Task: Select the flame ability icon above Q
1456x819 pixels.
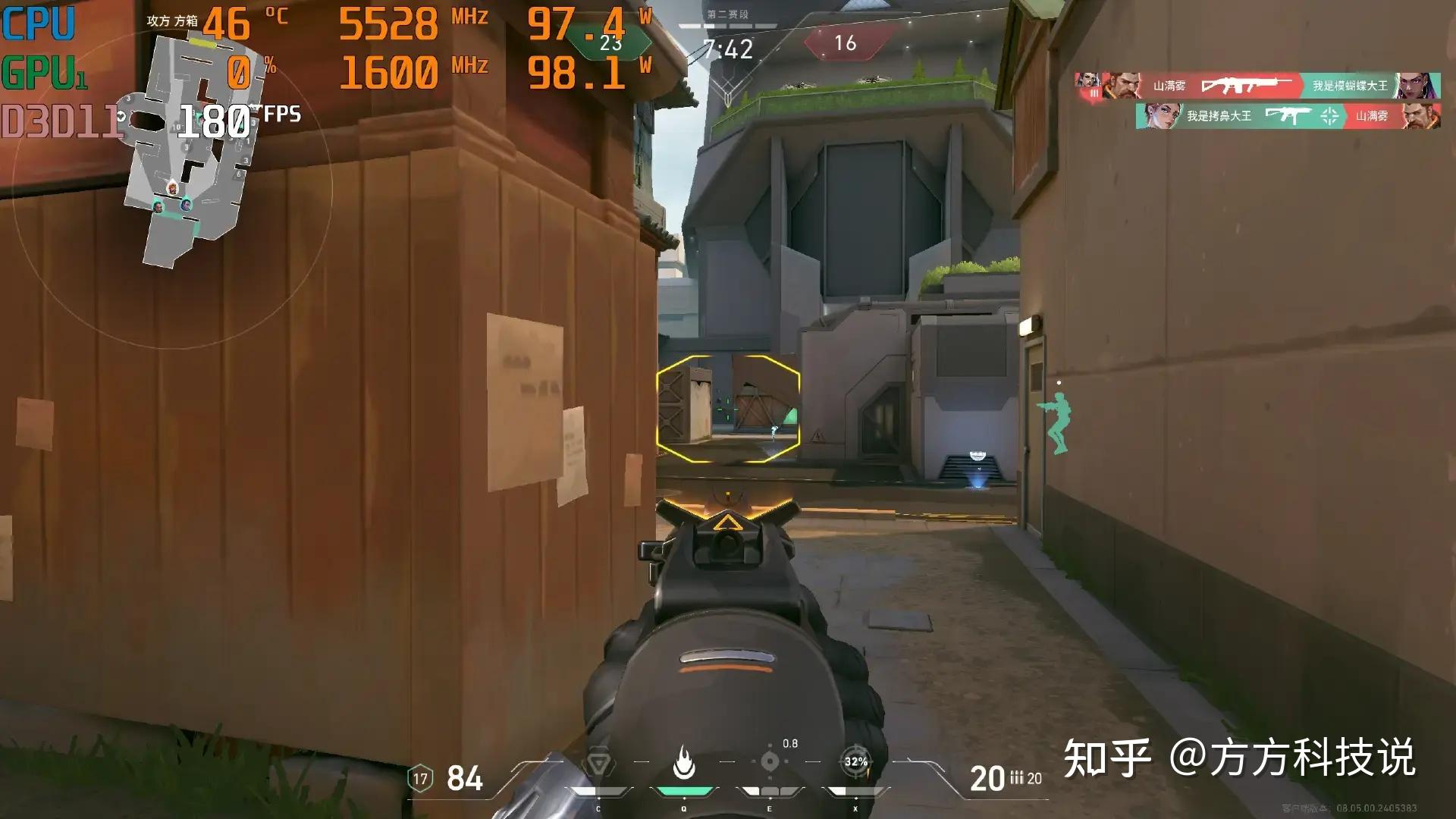Action: point(684,762)
